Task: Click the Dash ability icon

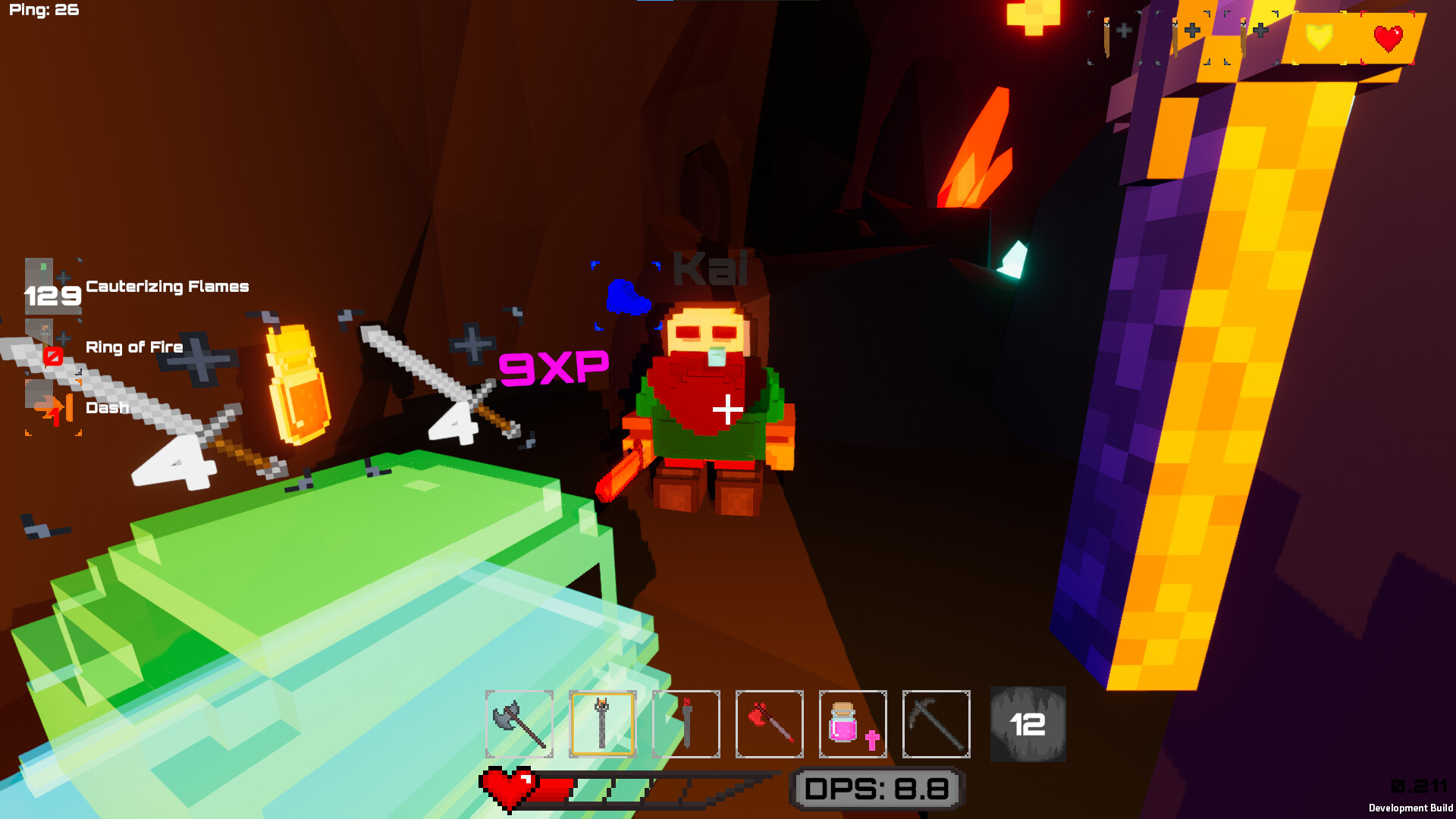Action: pos(53,407)
